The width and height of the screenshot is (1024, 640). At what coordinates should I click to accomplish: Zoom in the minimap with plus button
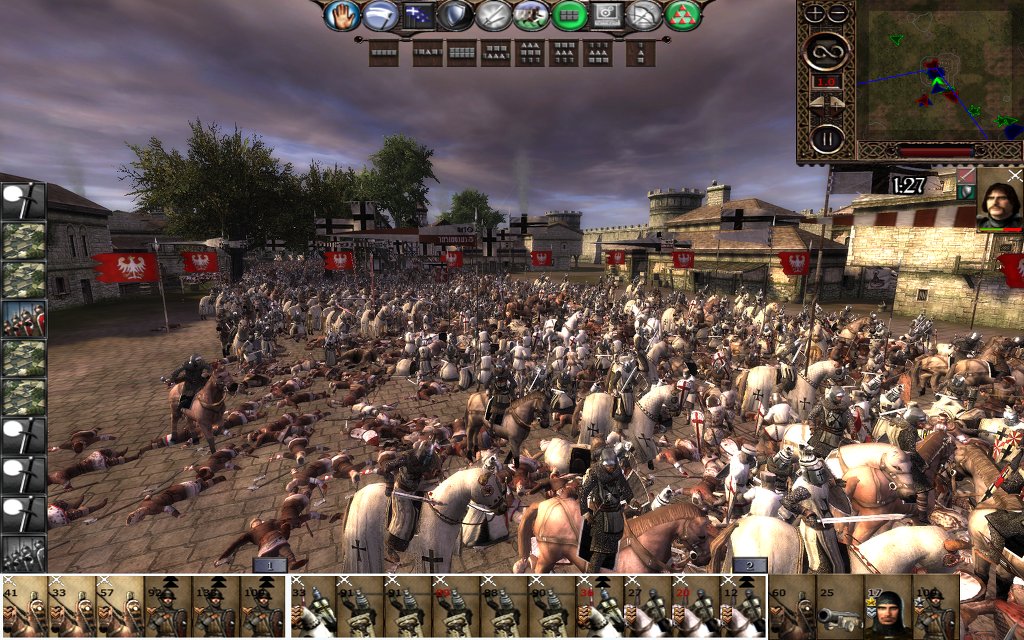coord(814,13)
